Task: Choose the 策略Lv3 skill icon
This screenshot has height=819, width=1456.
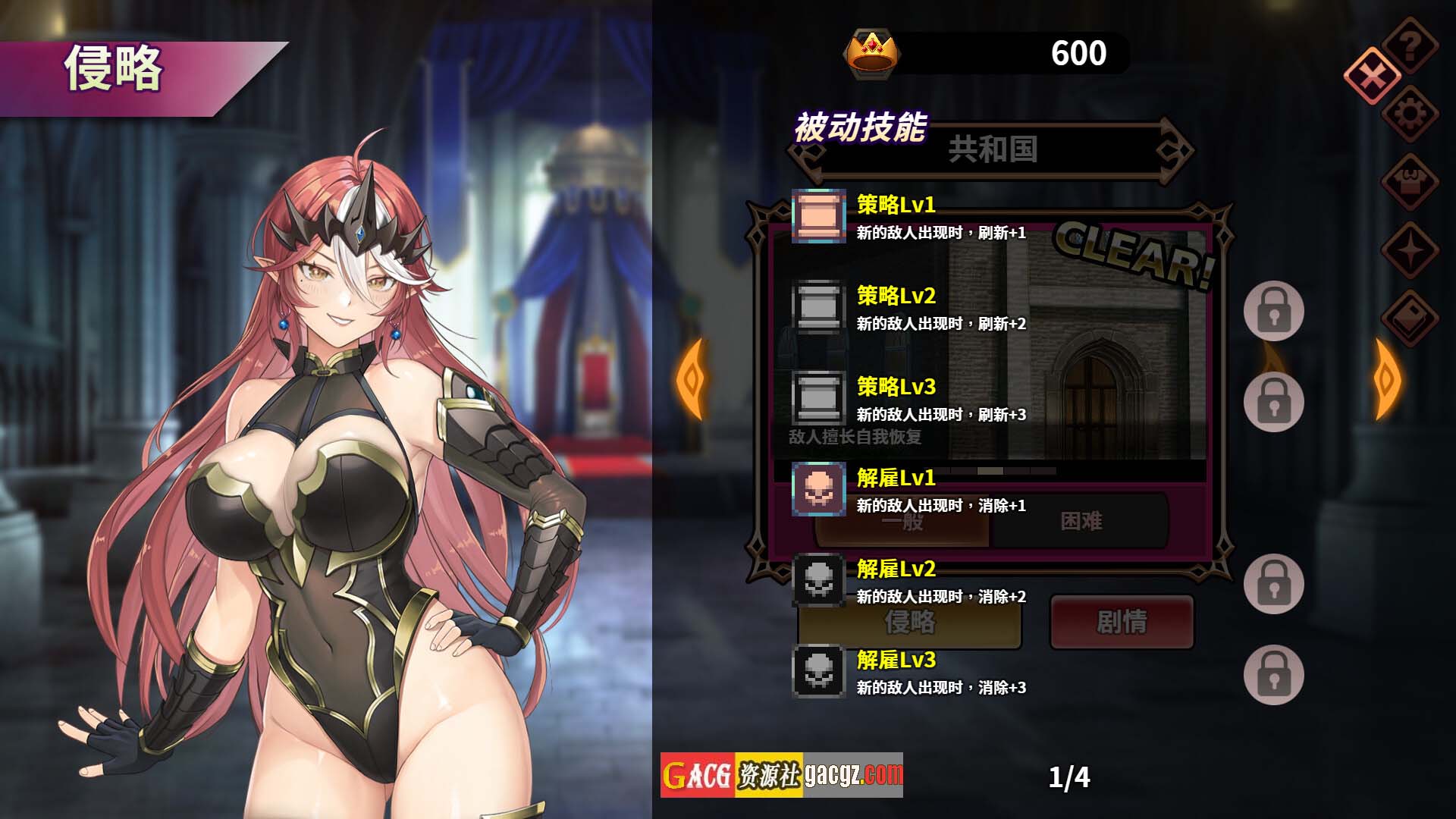Action: pos(819,398)
